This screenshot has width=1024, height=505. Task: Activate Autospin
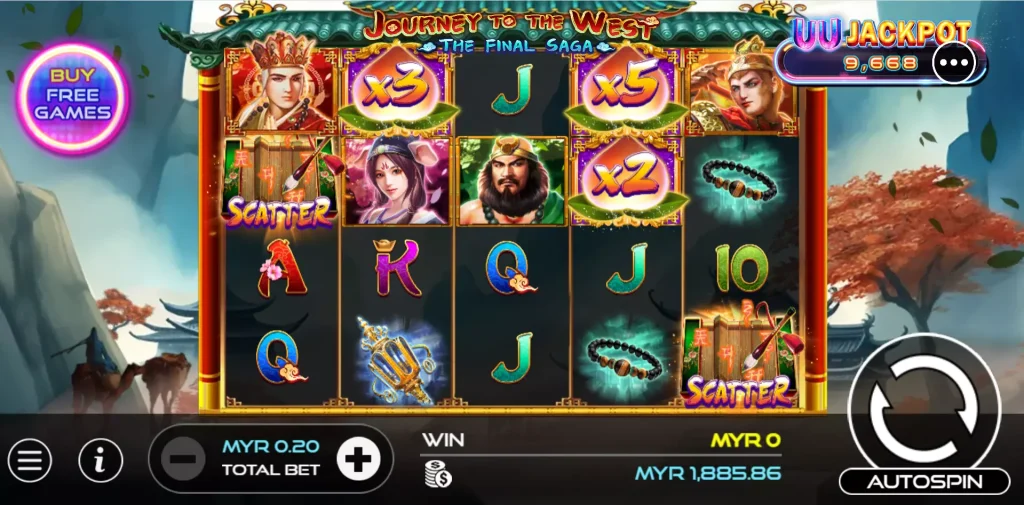coord(924,482)
